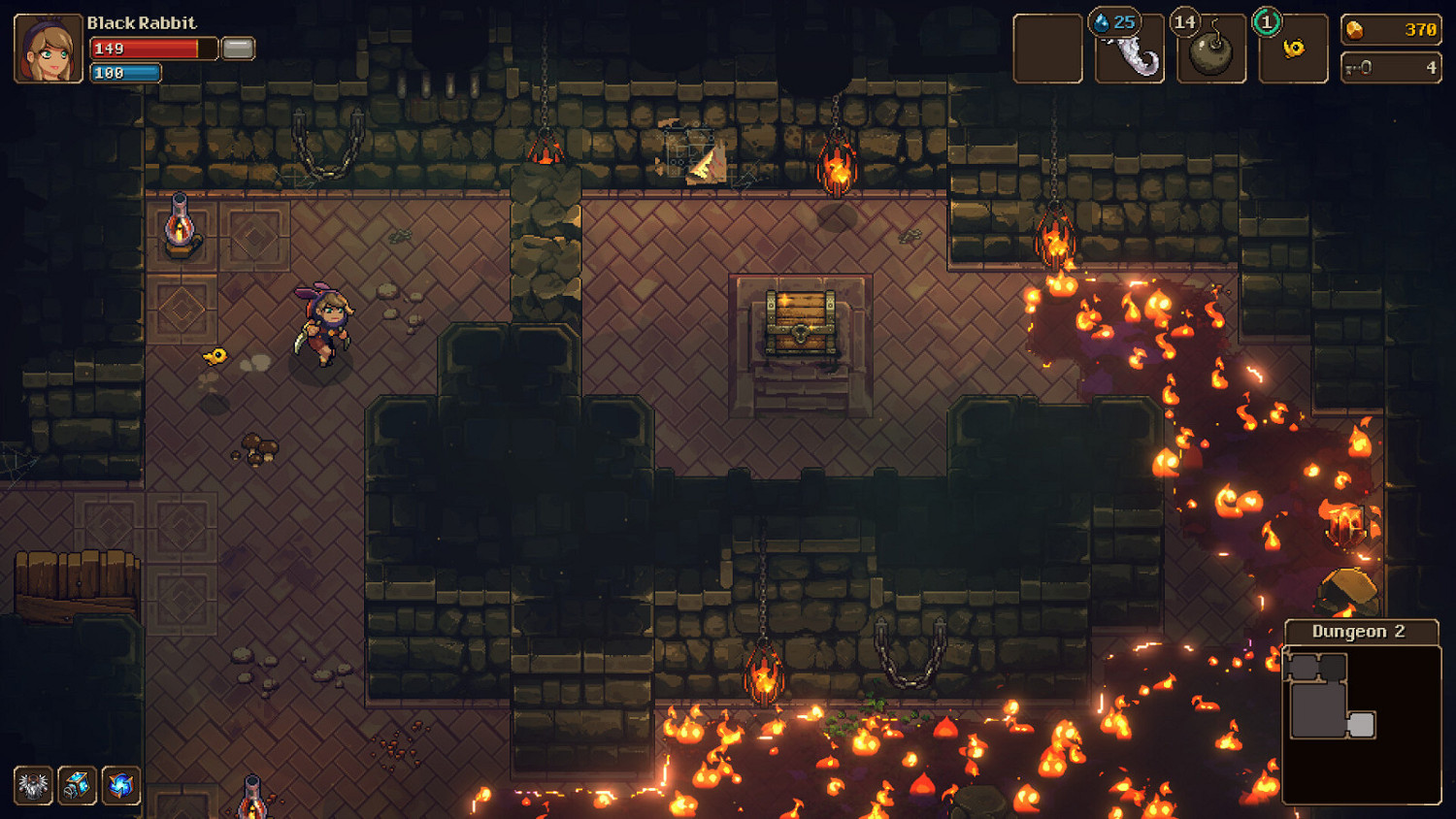This screenshot has height=819, width=1456.
Task: Click the gold nugget counter icon
Action: [1355, 28]
